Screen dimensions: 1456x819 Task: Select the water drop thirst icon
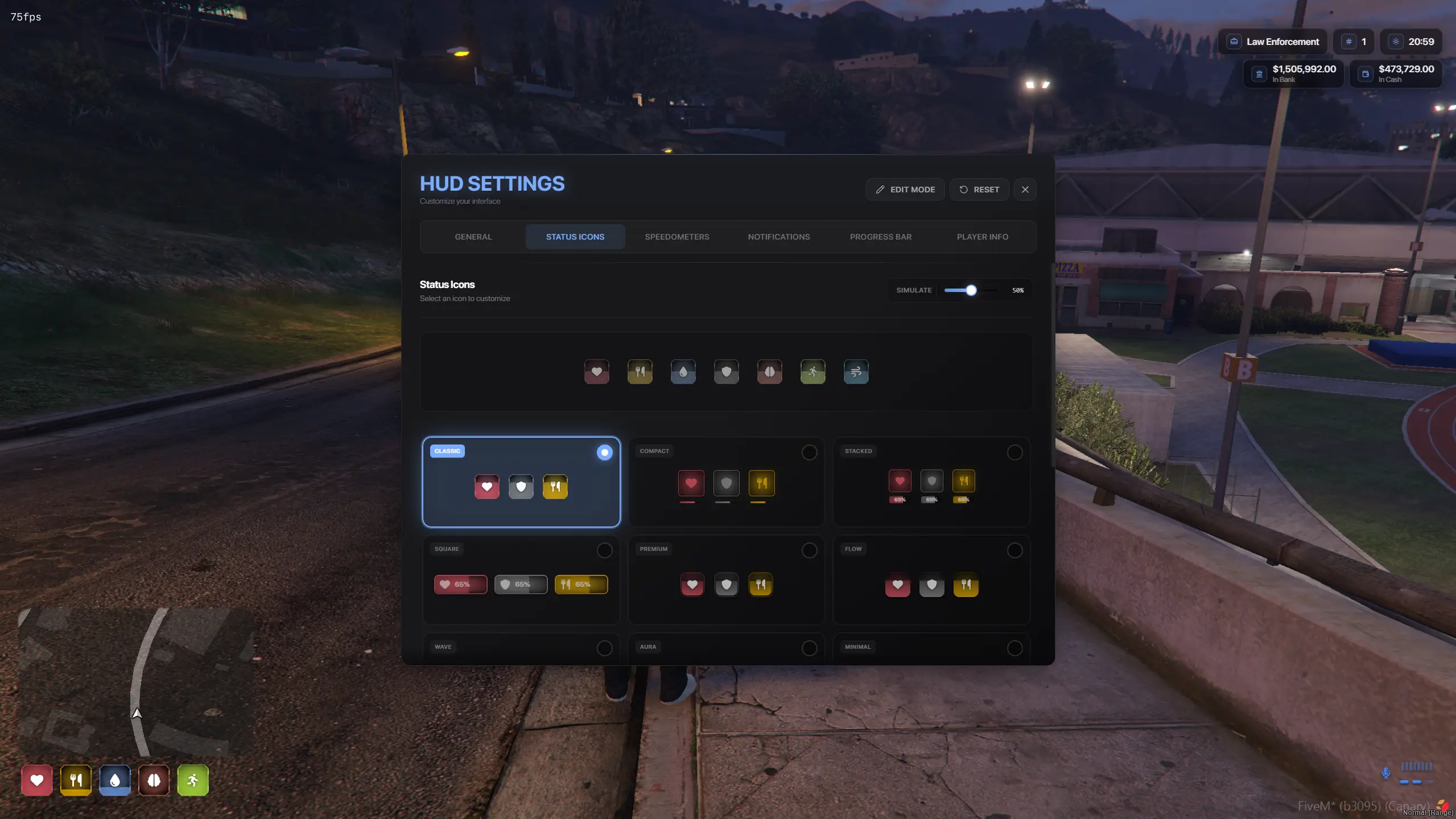coord(682,371)
